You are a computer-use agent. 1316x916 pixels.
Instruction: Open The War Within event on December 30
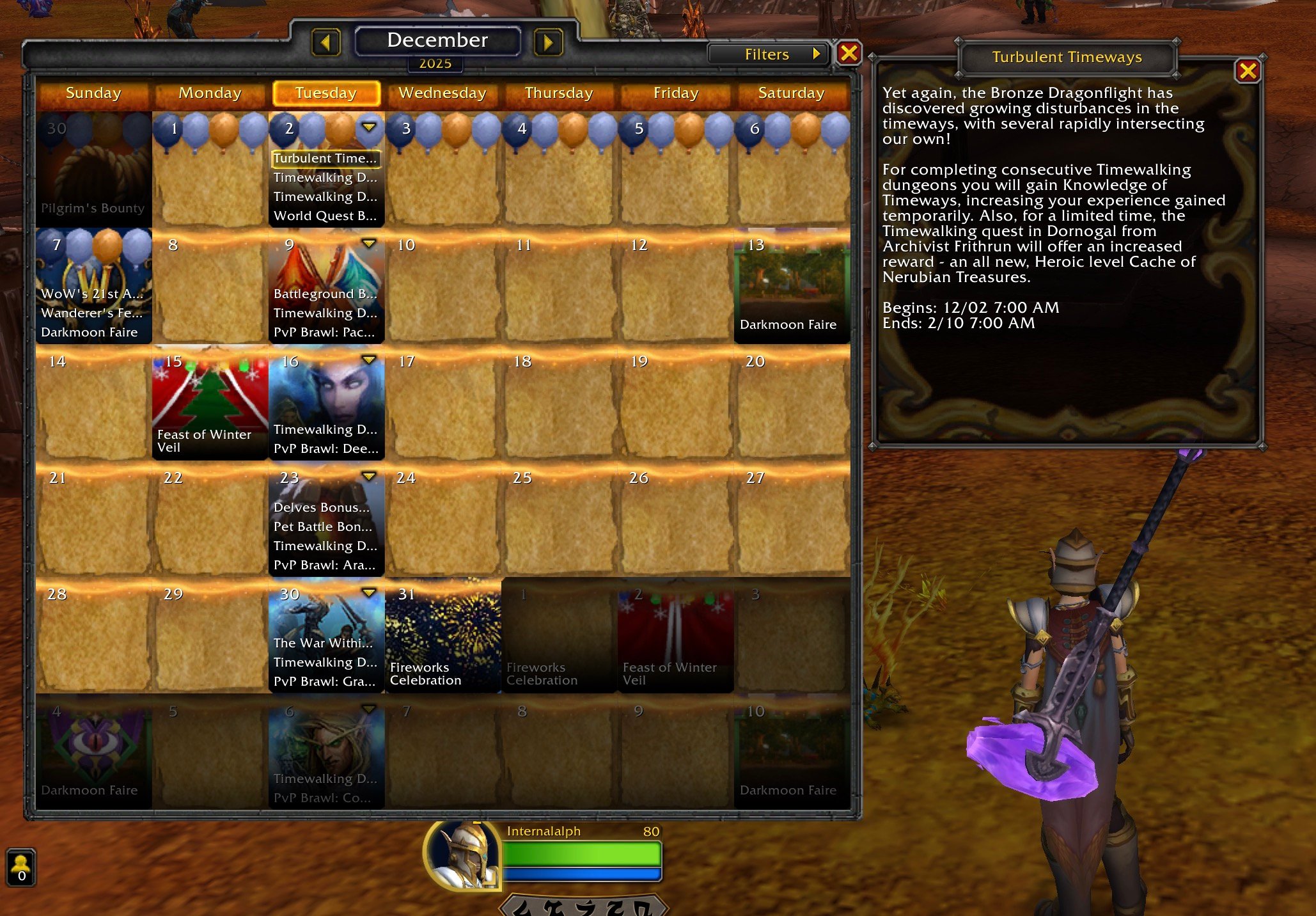tap(322, 644)
